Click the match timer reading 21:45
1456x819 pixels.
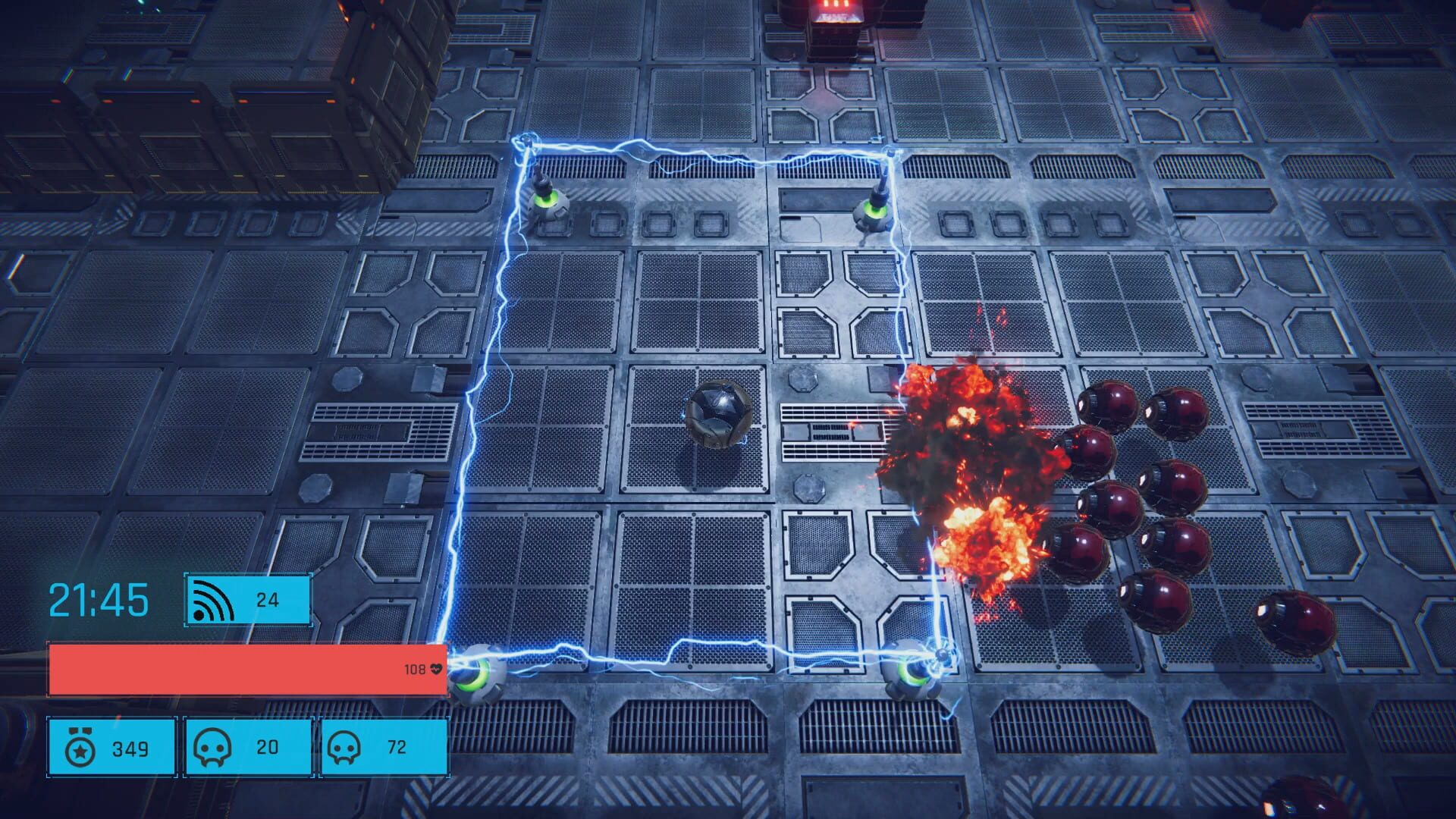pos(99,599)
